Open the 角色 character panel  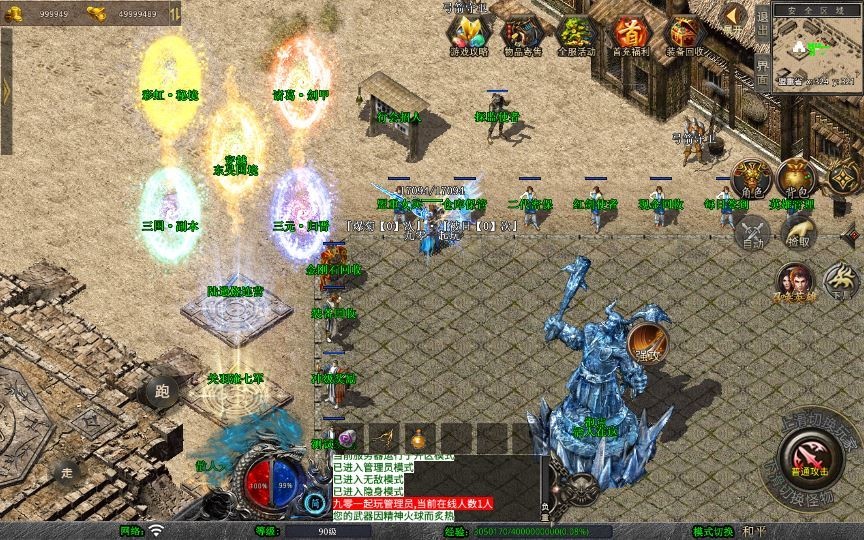coord(752,178)
